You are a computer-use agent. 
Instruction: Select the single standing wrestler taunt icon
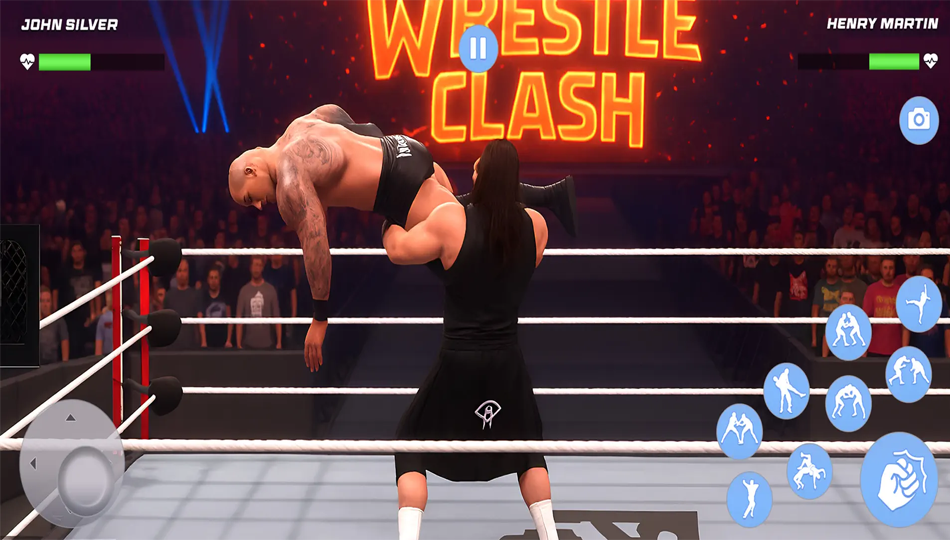(x=749, y=498)
